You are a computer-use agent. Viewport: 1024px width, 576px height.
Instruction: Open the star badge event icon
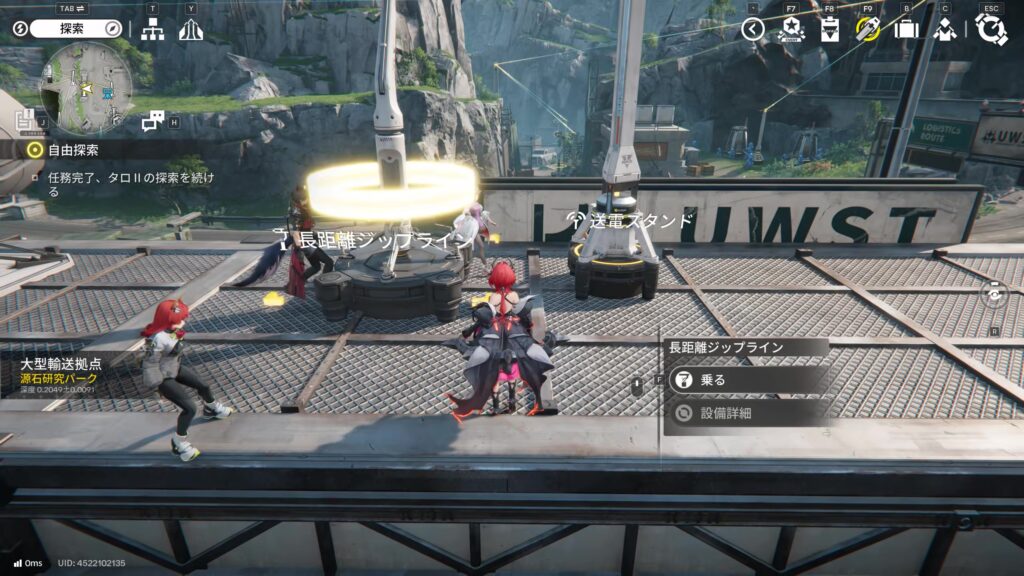[x=791, y=29]
